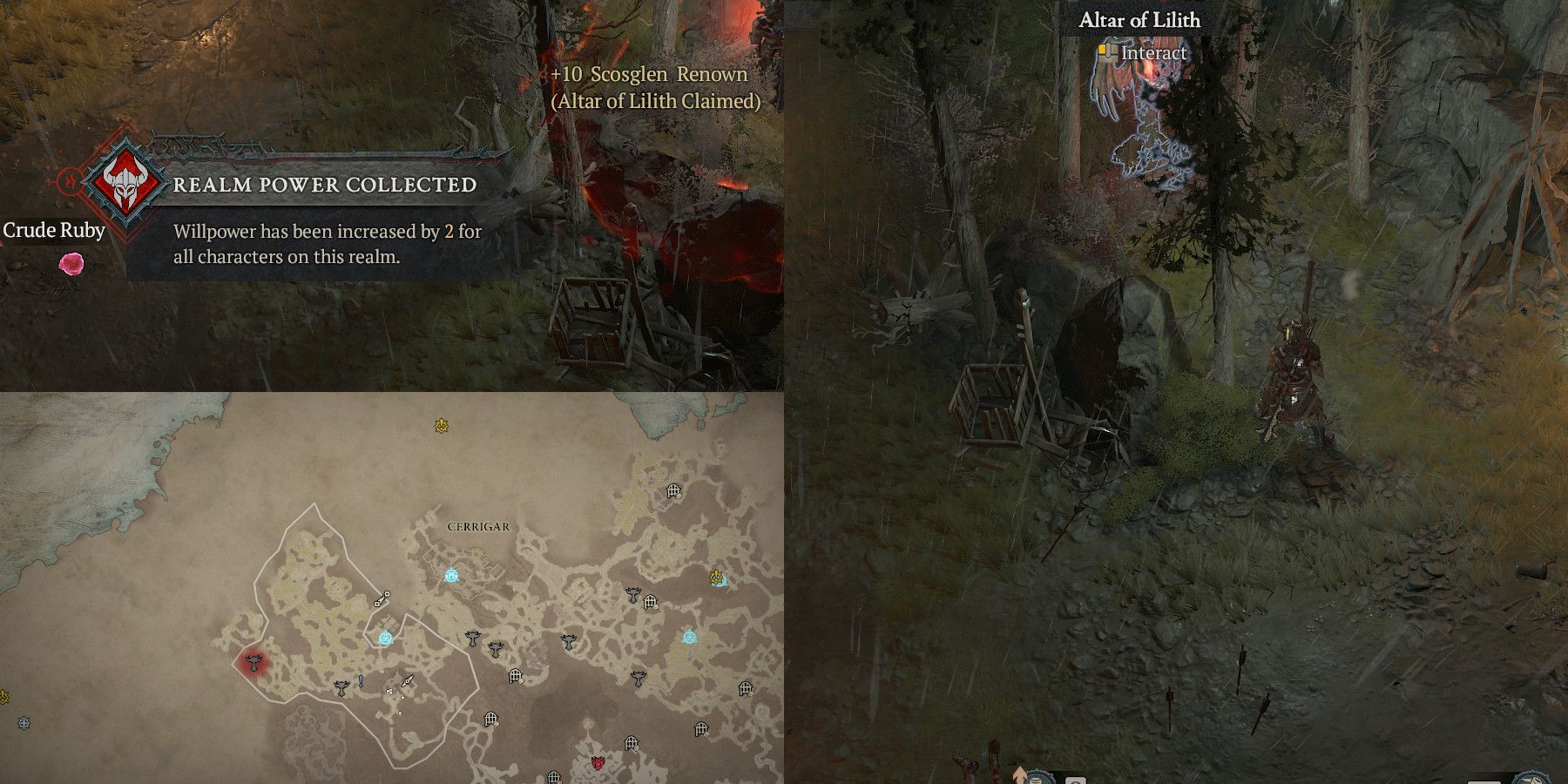Click the CERRIGAR town label on the map
The width and height of the screenshot is (1568, 784).
click(x=477, y=527)
